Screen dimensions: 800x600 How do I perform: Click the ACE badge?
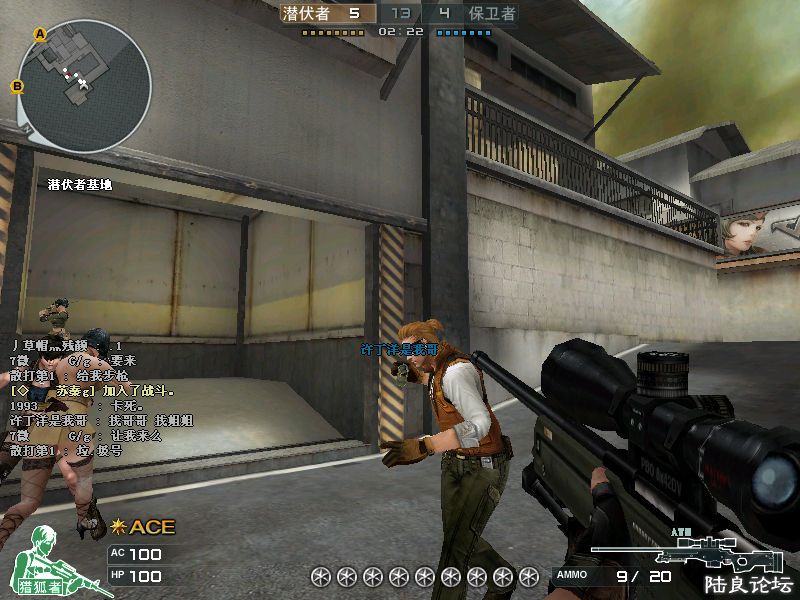point(144,527)
